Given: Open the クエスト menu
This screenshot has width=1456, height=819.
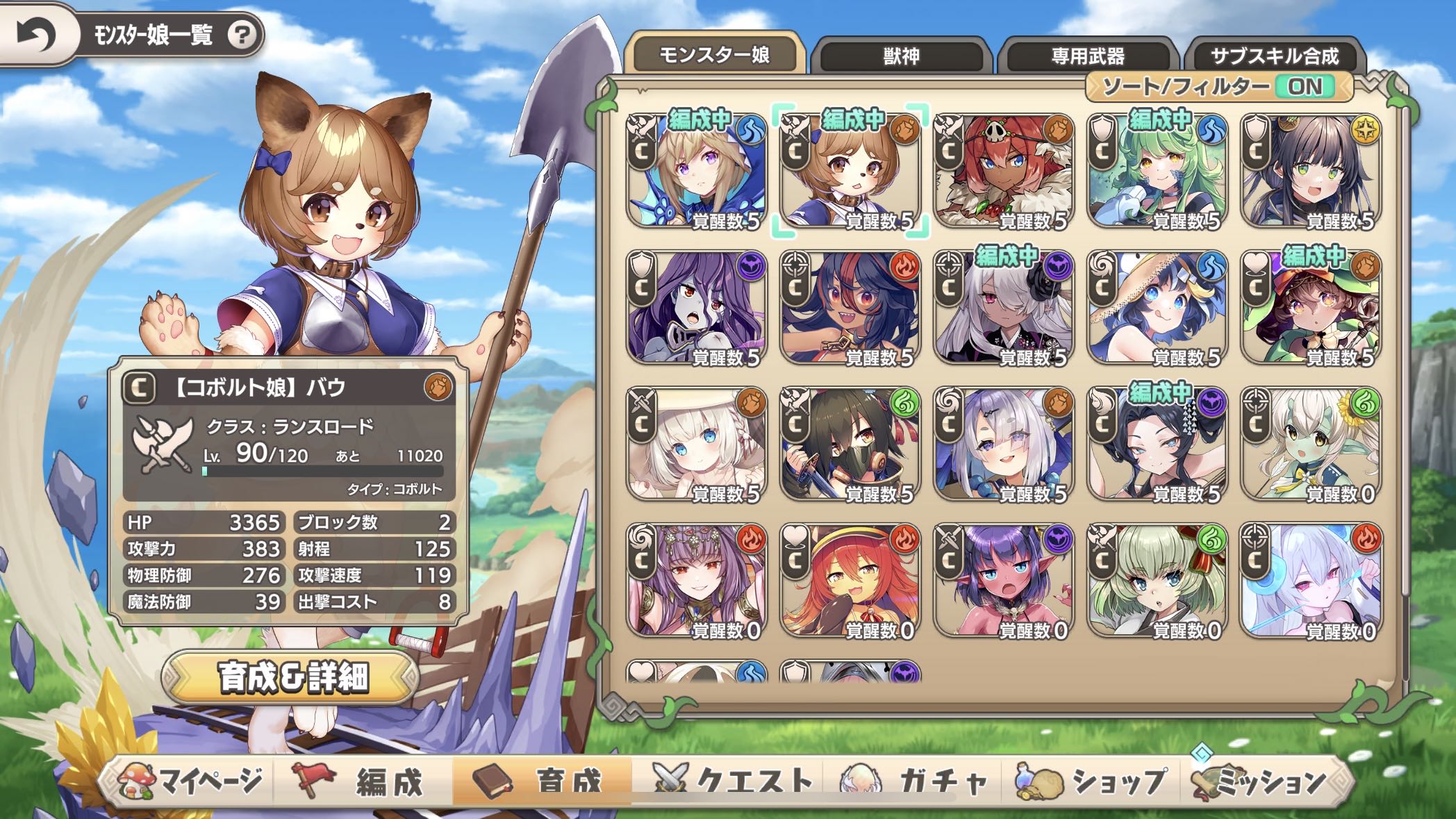Looking at the screenshot, I should [733, 781].
